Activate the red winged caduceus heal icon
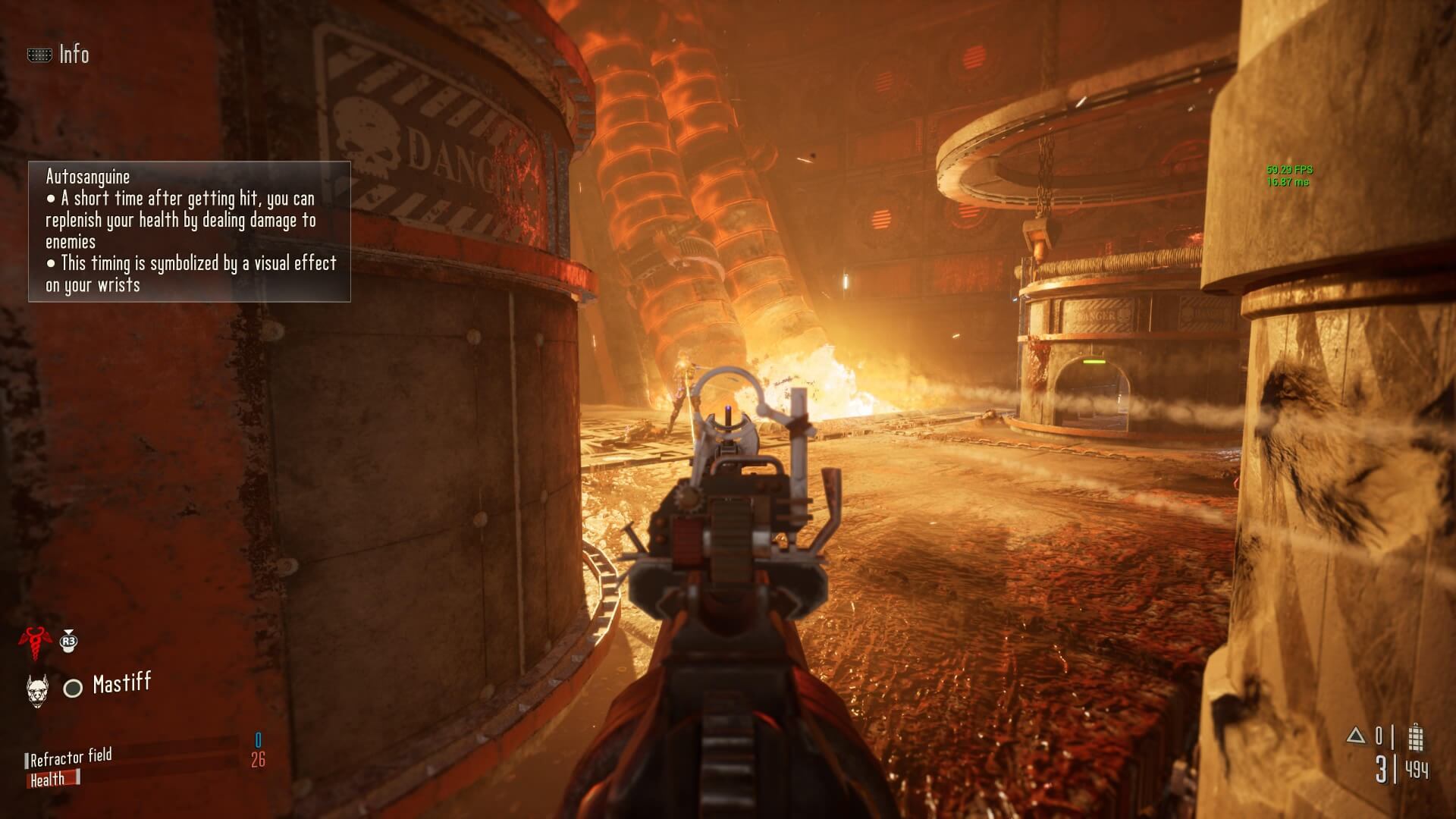The width and height of the screenshot is (1456, 819). pos(34,642)
